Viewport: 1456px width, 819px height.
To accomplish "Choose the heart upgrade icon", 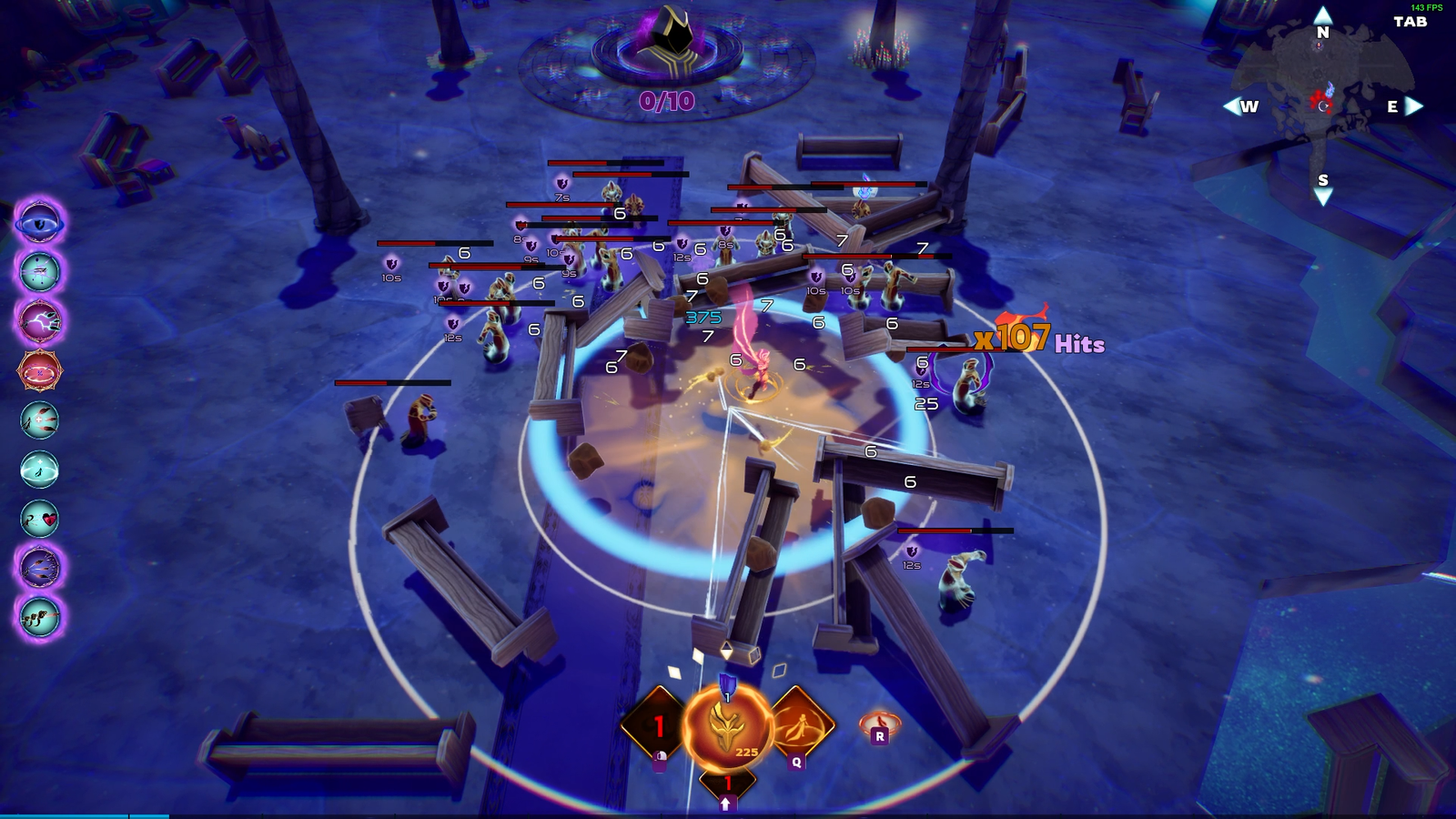I will (39, 519).
